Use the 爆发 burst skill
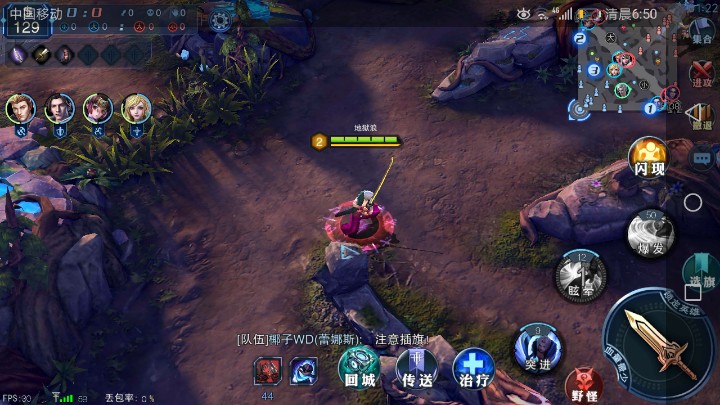 650,233
